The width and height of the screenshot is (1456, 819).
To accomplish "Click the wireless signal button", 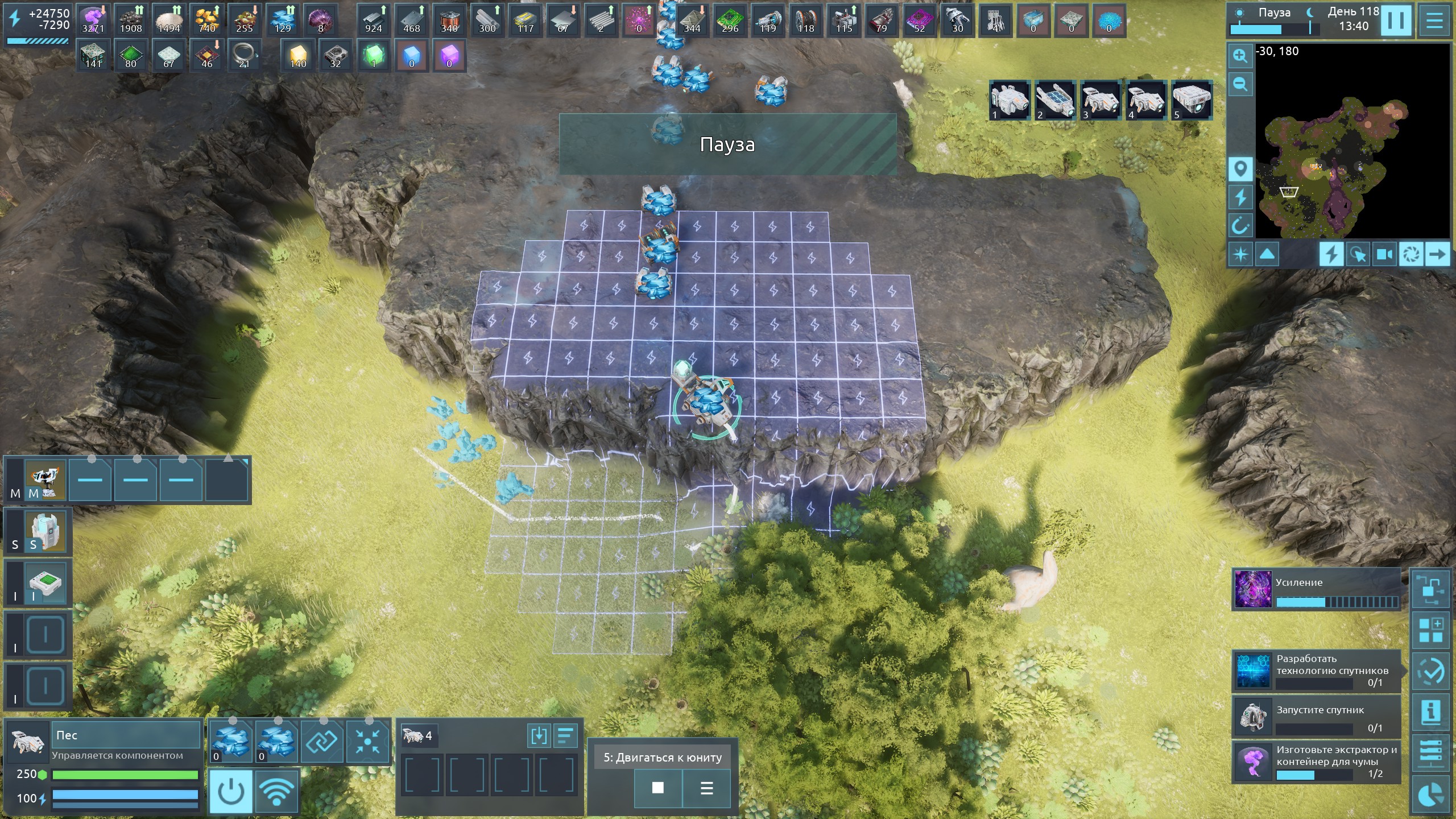I will (277, 791).
